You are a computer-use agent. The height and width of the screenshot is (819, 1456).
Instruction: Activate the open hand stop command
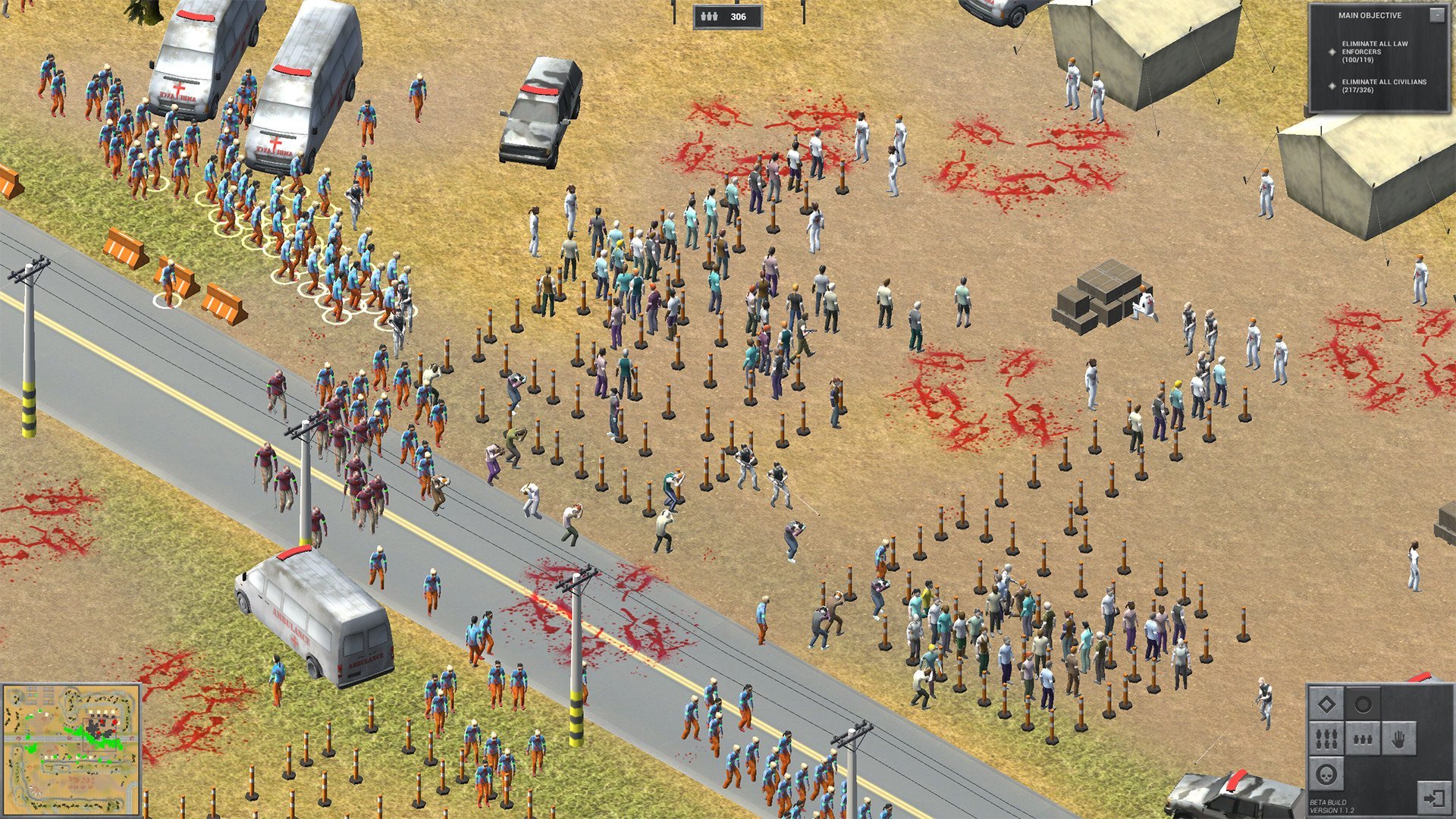click(x=1398, y=739)
